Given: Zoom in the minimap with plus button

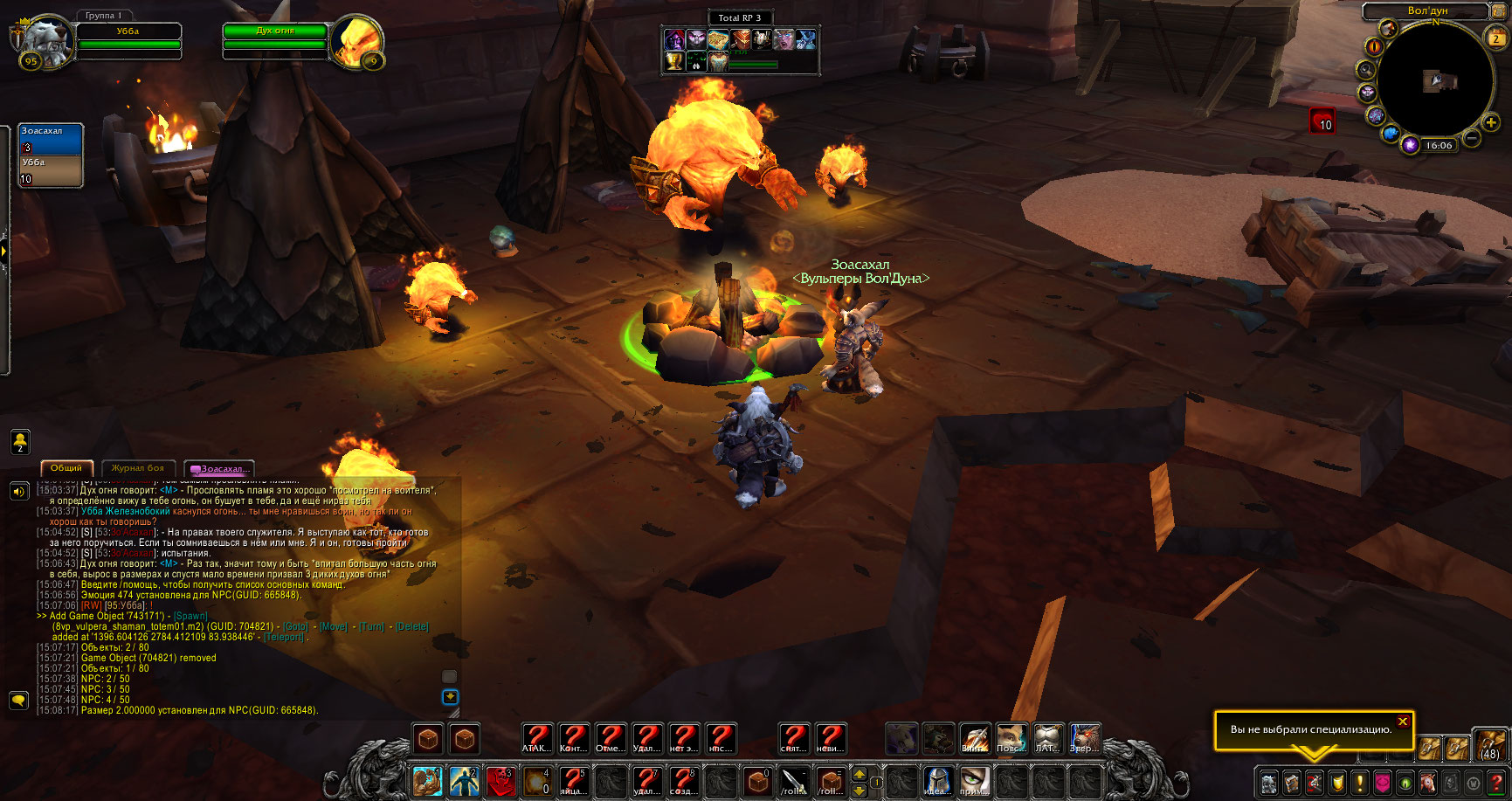Looking at the screenshot, I should coord(1491,123).
